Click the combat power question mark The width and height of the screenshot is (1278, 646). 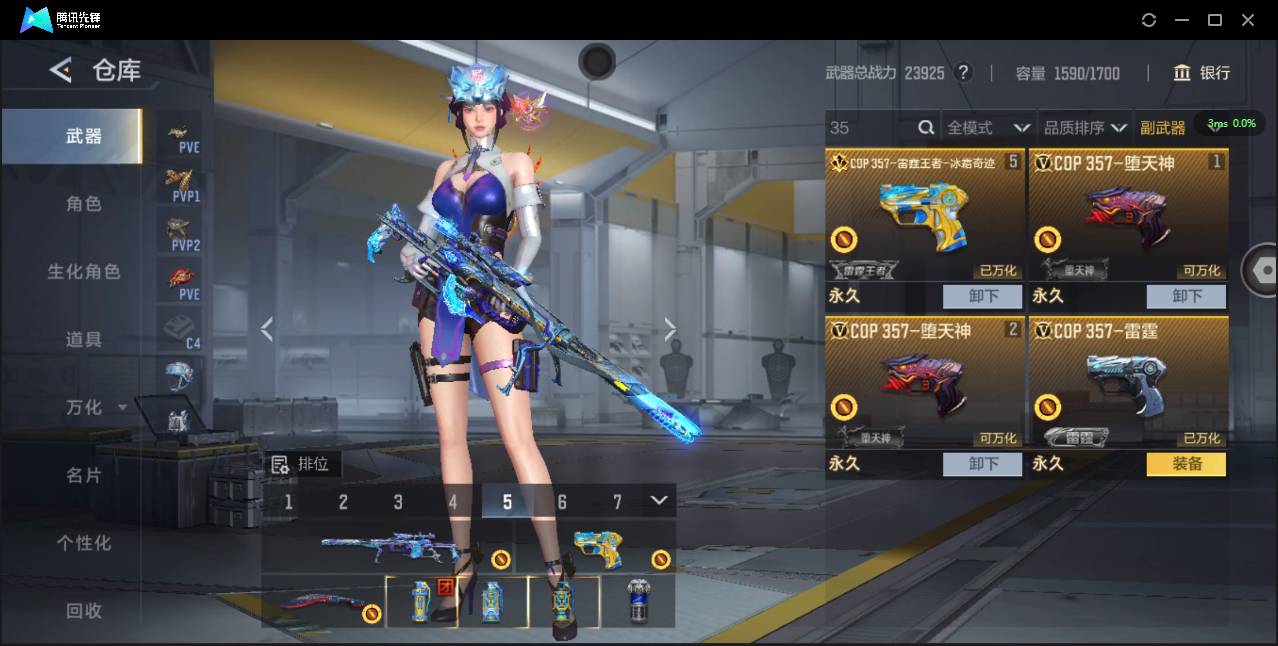click(x=963, y=73)
